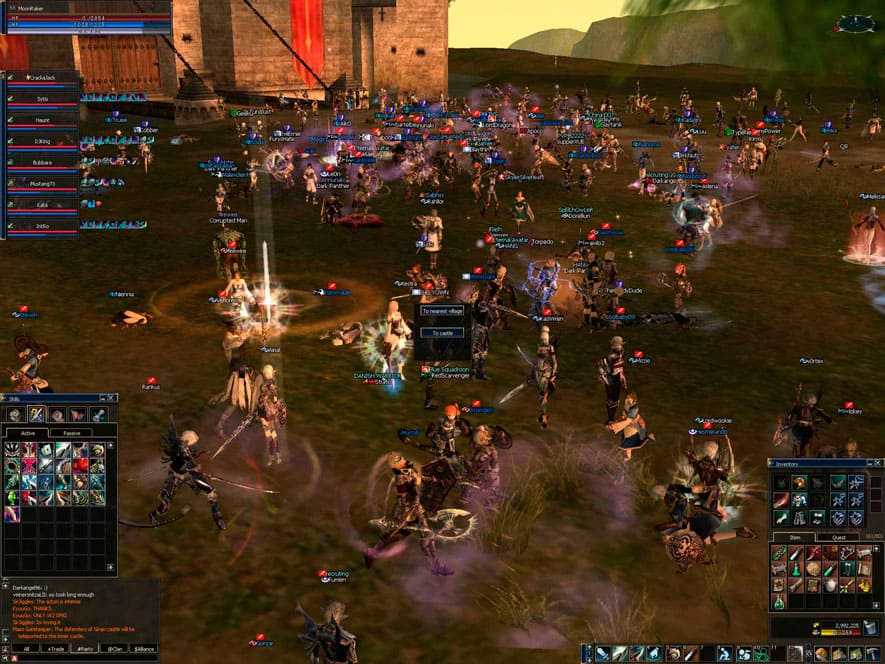Image resolution: width=885 pixels, height=664 pixels.
Task: Close the Inventory window
Action: tap(879, 464)
